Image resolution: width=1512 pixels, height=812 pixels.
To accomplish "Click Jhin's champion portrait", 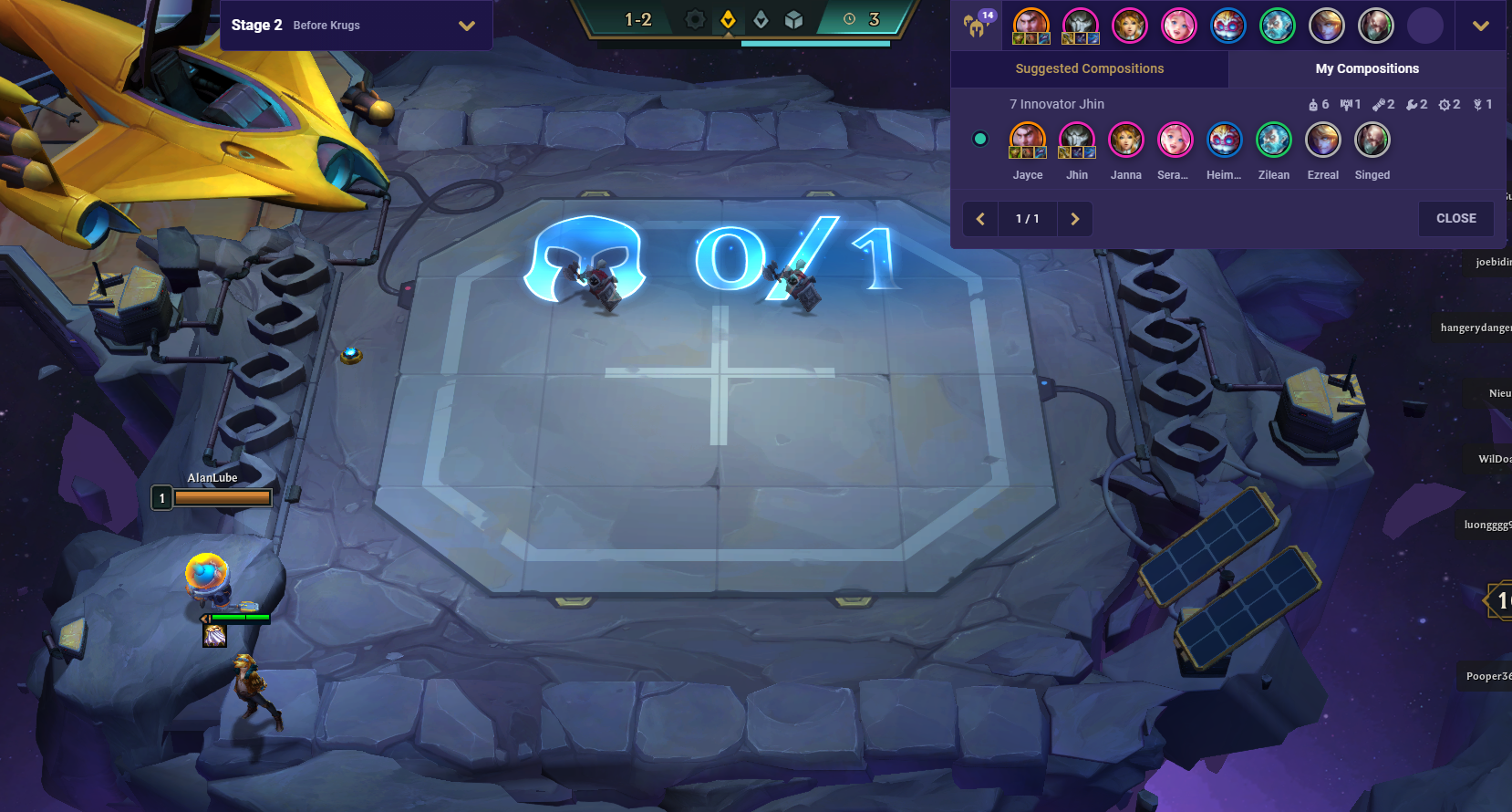I will click(1077, 141).
